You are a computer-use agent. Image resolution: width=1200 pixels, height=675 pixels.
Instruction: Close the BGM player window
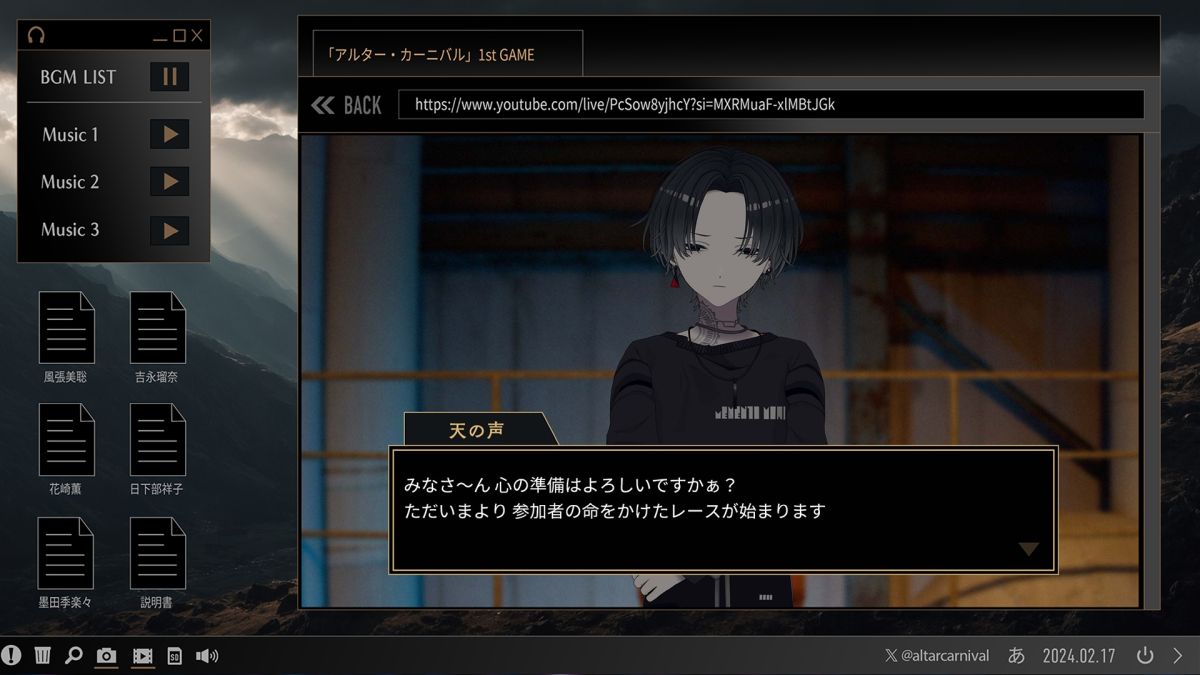coord(197,36)
